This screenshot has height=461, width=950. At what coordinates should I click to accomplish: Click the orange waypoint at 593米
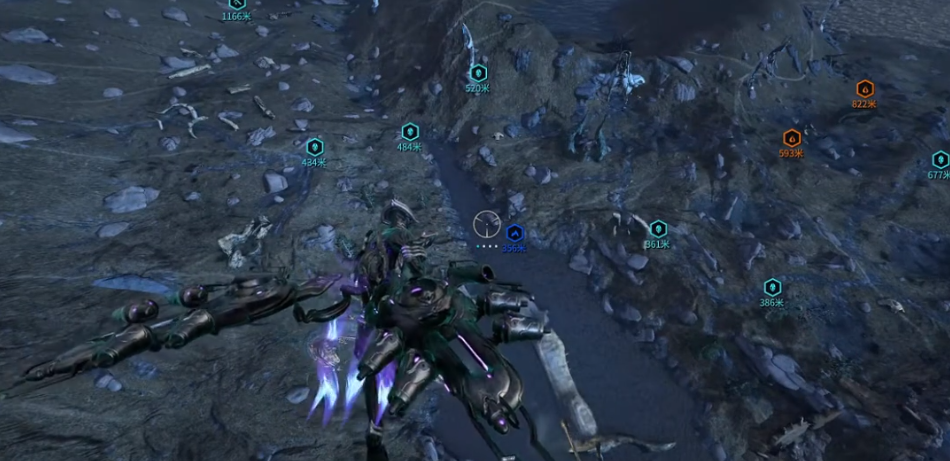(x=792, y=139)
